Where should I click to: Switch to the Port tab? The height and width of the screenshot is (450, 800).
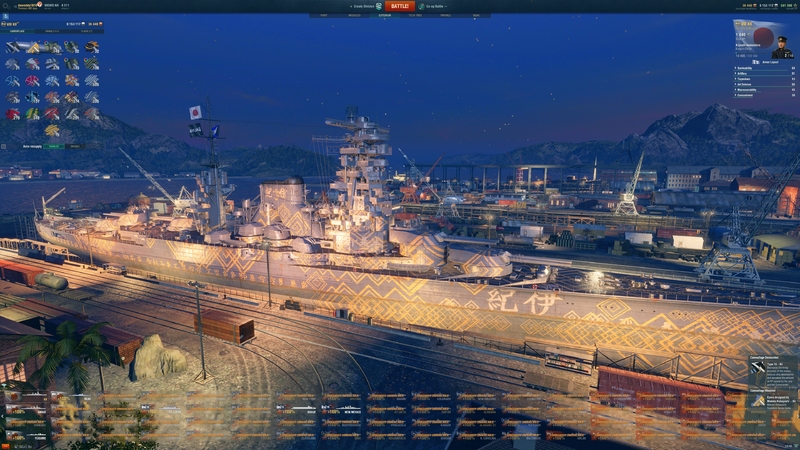325,16
